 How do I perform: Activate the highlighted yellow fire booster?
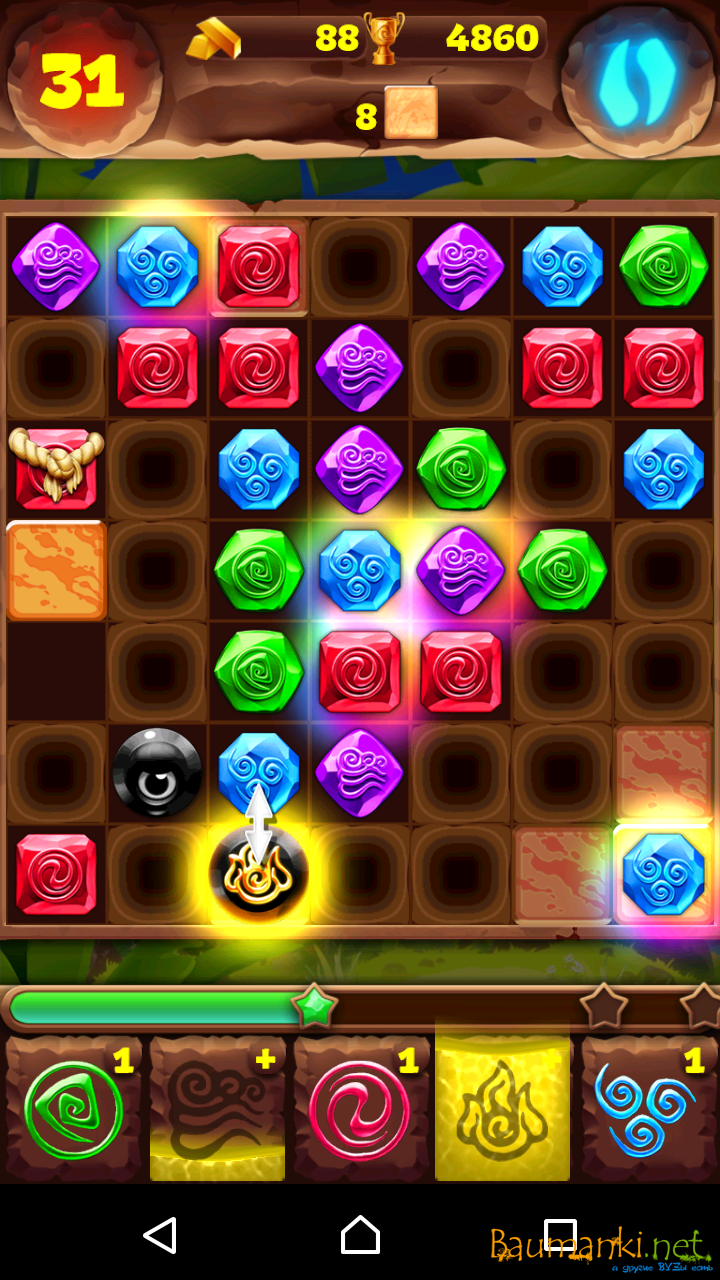coord(502,1108)
